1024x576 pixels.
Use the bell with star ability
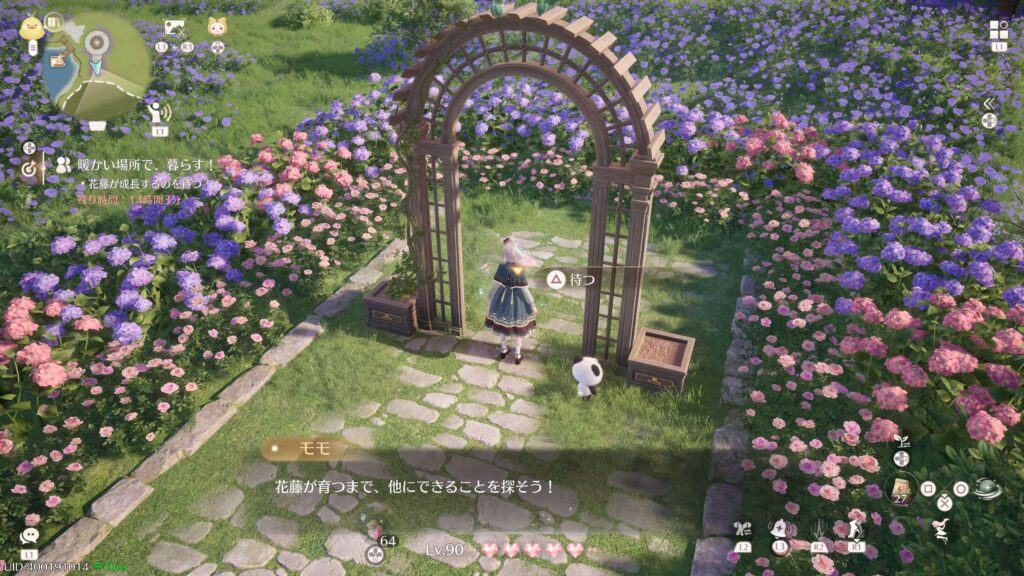coord(778,528)
